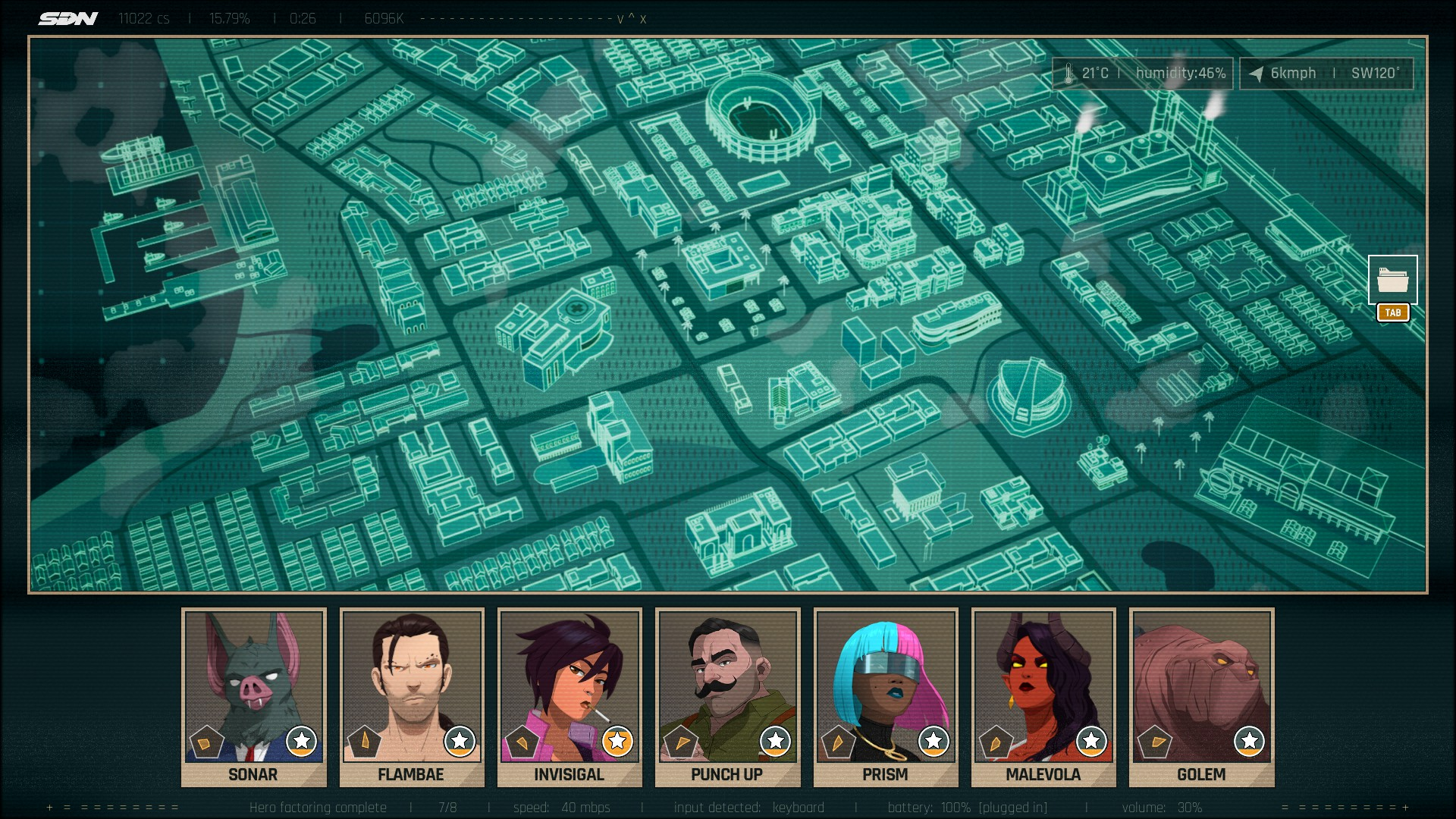Click the close X in the title bar
The height and width of the screenshot is (819, 1456).
pos(643,19)
